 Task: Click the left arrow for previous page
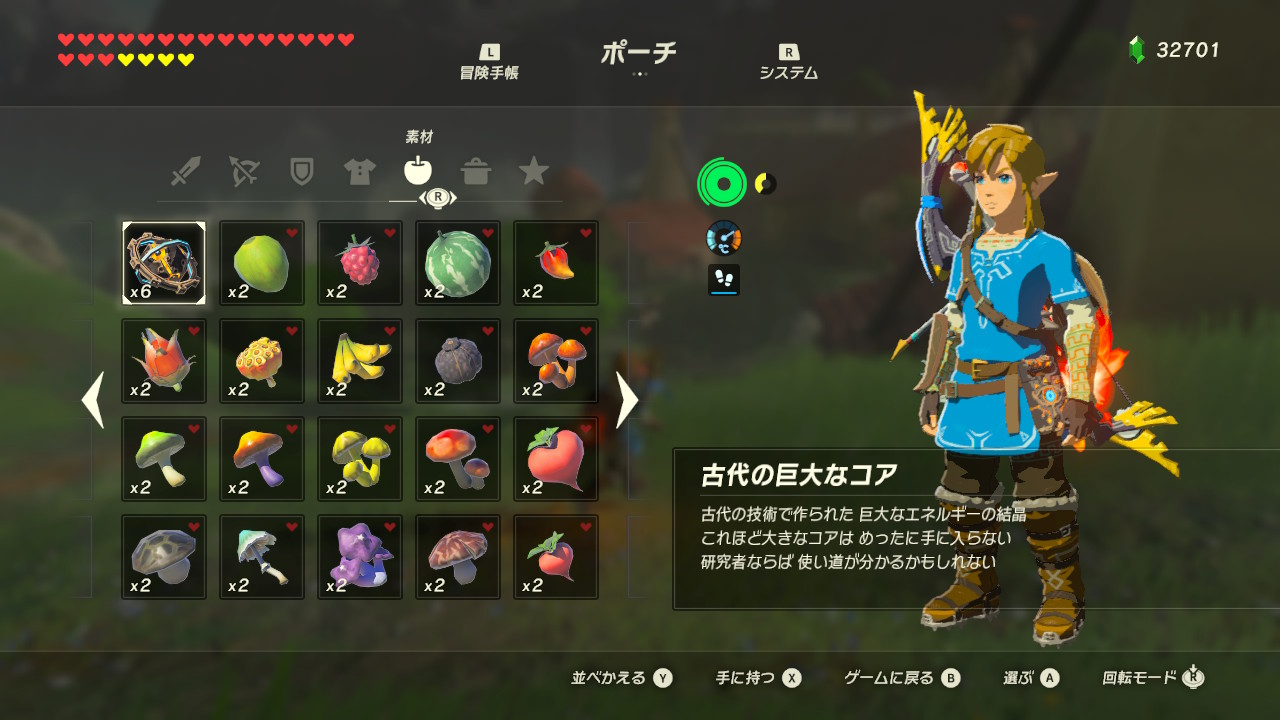click(x=92, y=399)
